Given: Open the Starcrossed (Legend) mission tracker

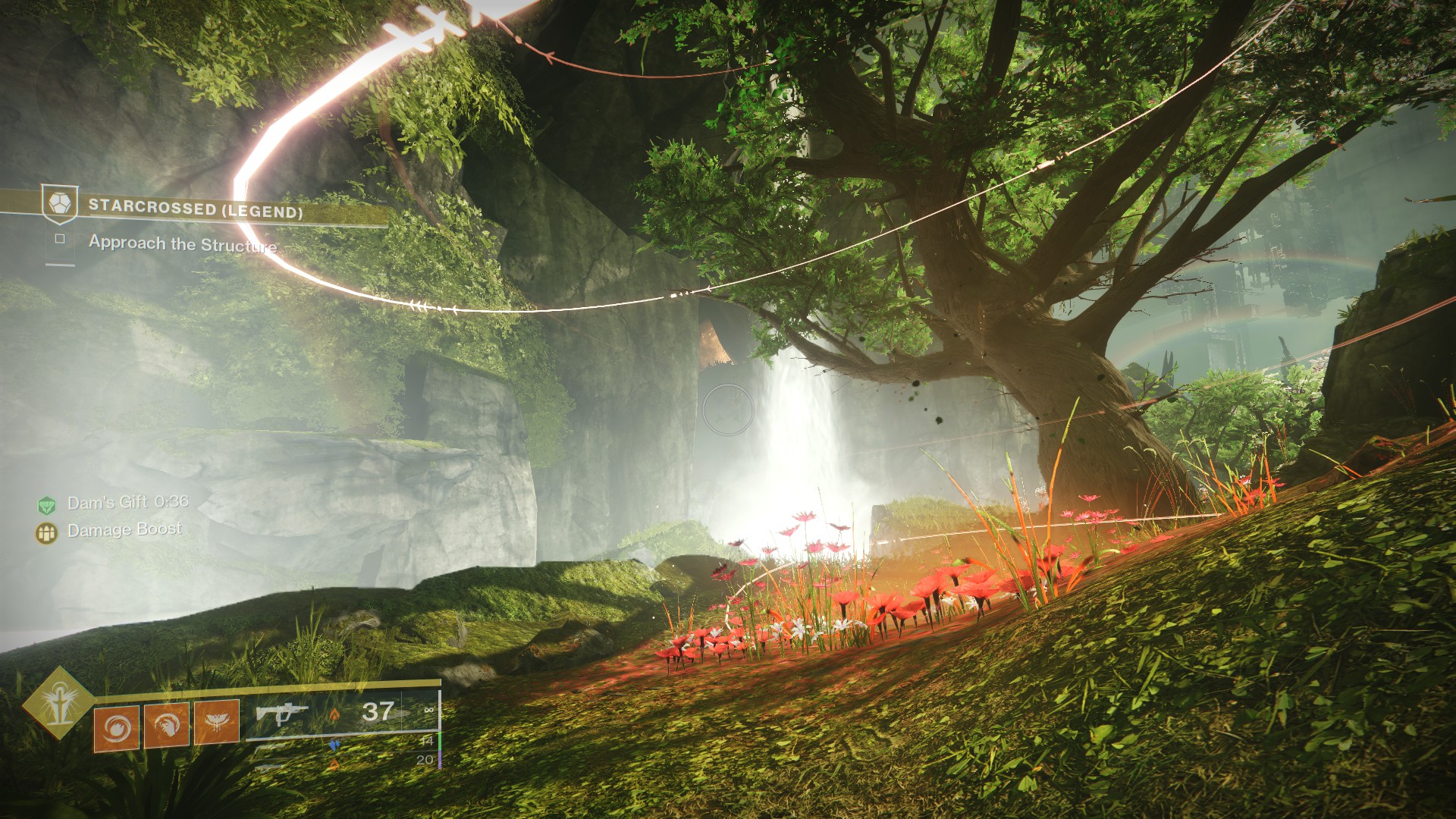Looking at the screenshot, I should (x=196, y=209).
